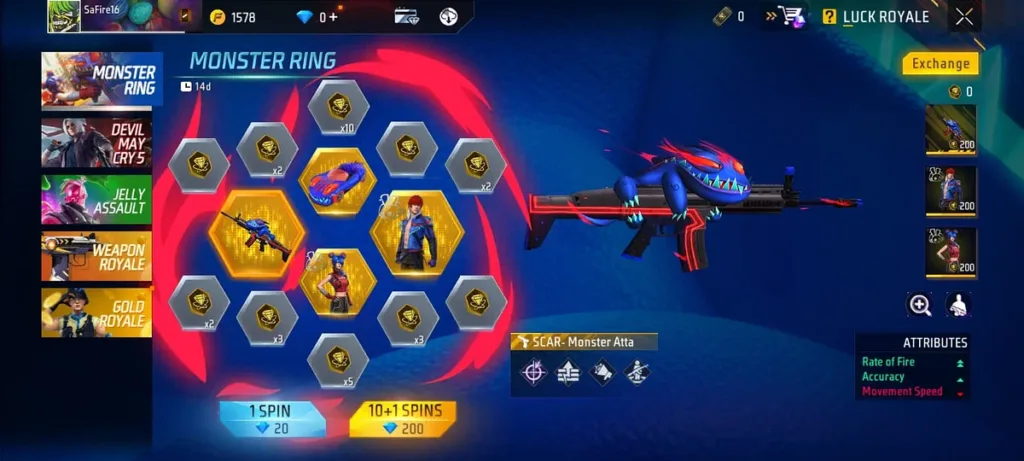Open the Exchange store
The image size is (1024, 461).
[x=940, y=64]
